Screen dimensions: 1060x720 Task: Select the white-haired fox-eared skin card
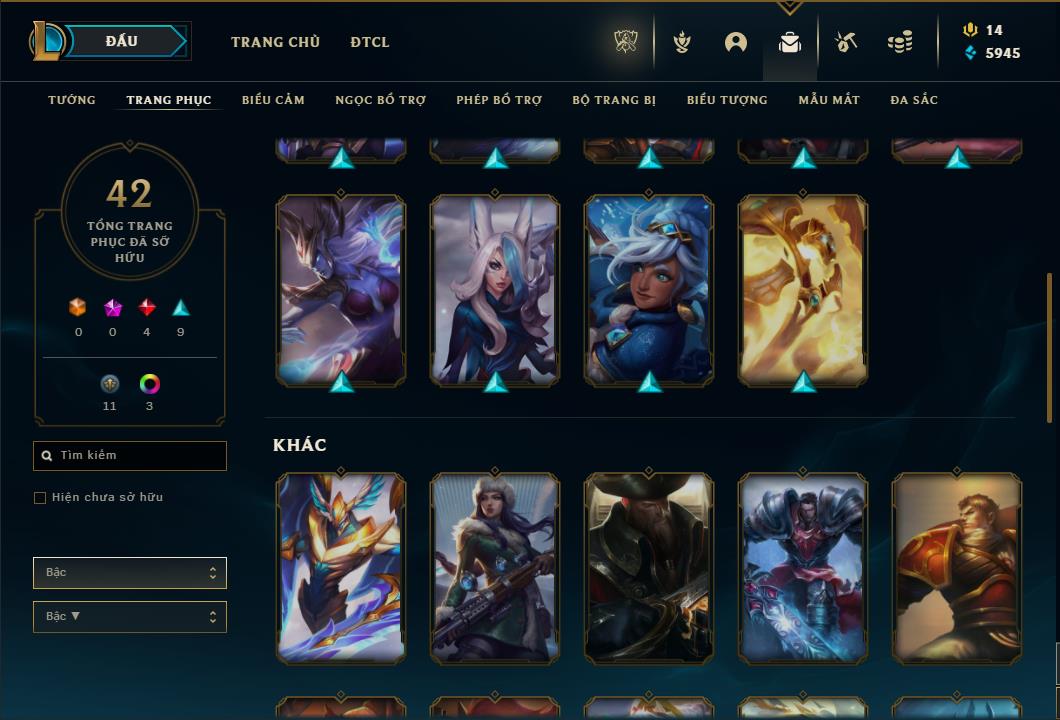[495, 290]
